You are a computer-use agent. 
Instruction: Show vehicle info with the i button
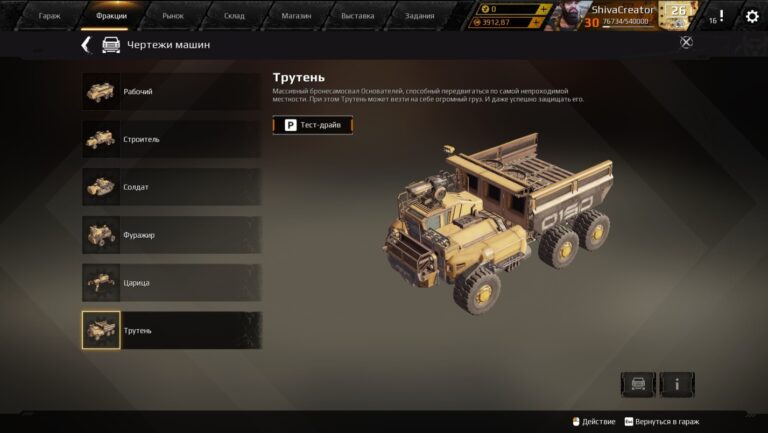pyautogui.click(x=677, y=384)
